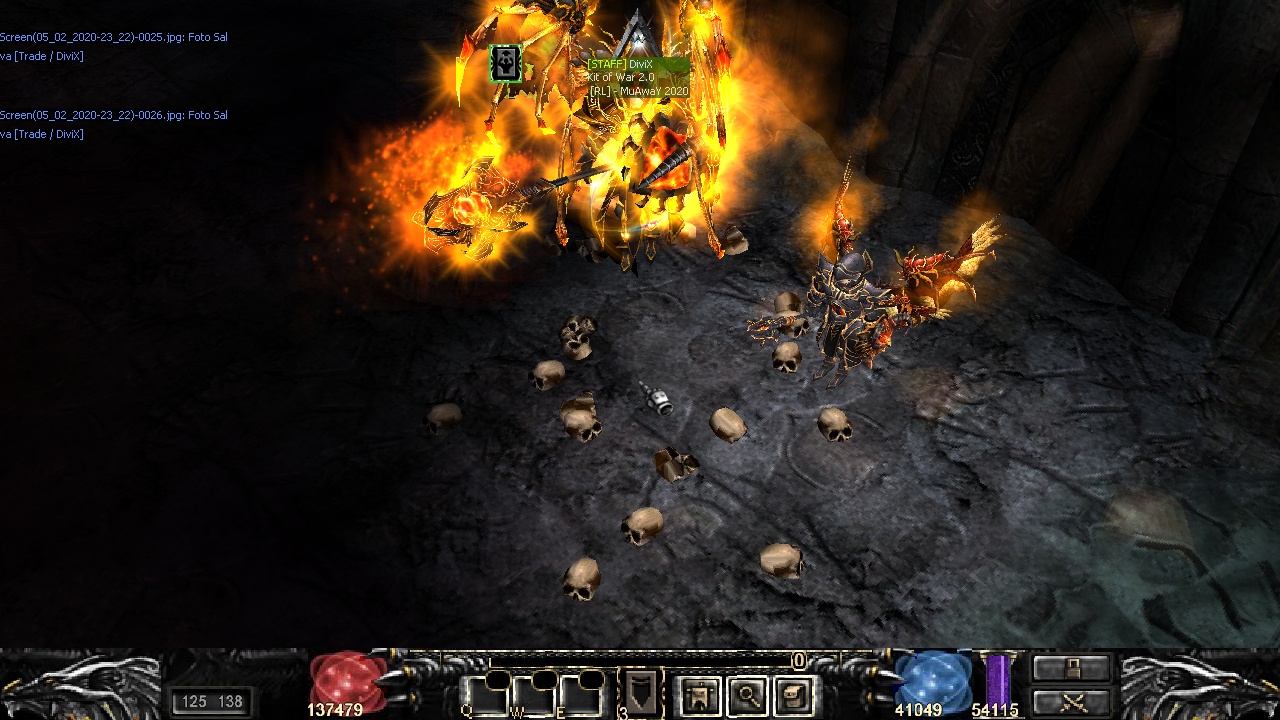Click the magnifying glass button

click(747, 696)
